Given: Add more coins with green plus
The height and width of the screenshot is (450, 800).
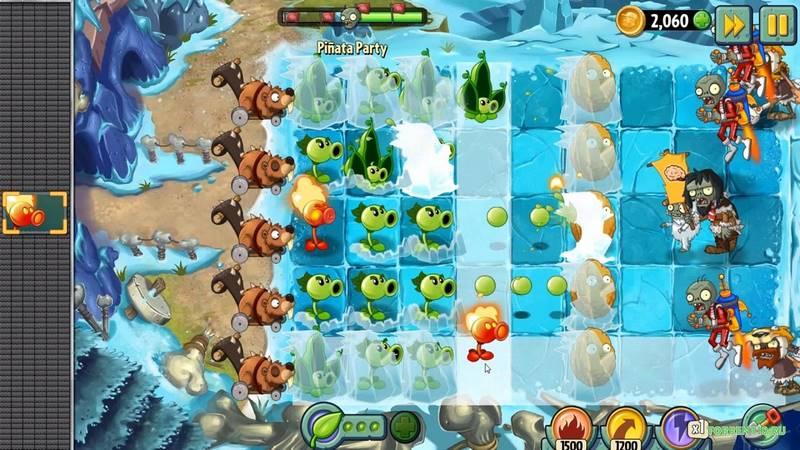Looking at the screenshot, I should pyautogui.click(x=702, y=20).
